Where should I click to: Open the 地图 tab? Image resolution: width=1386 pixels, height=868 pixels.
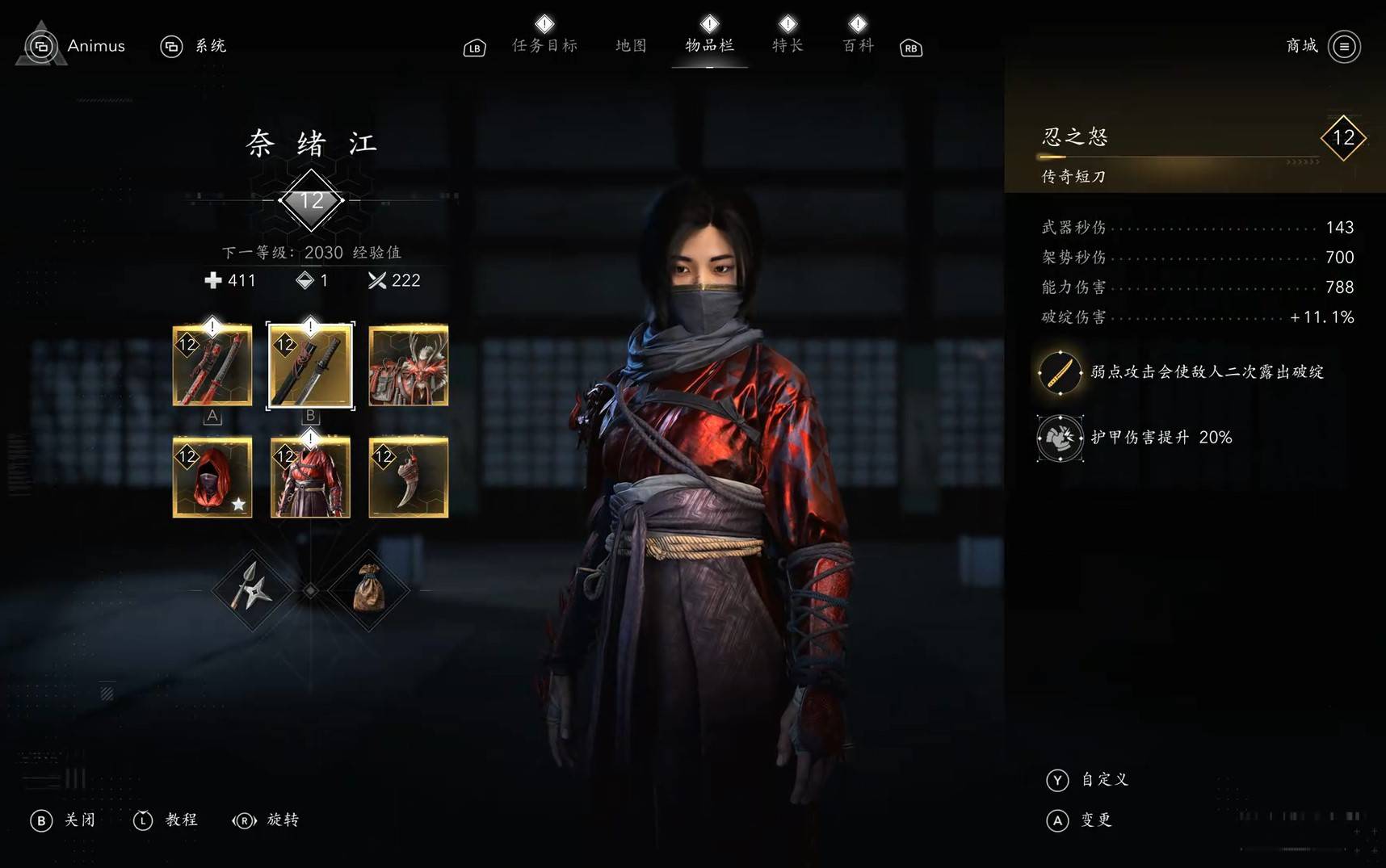coord(631,46)
